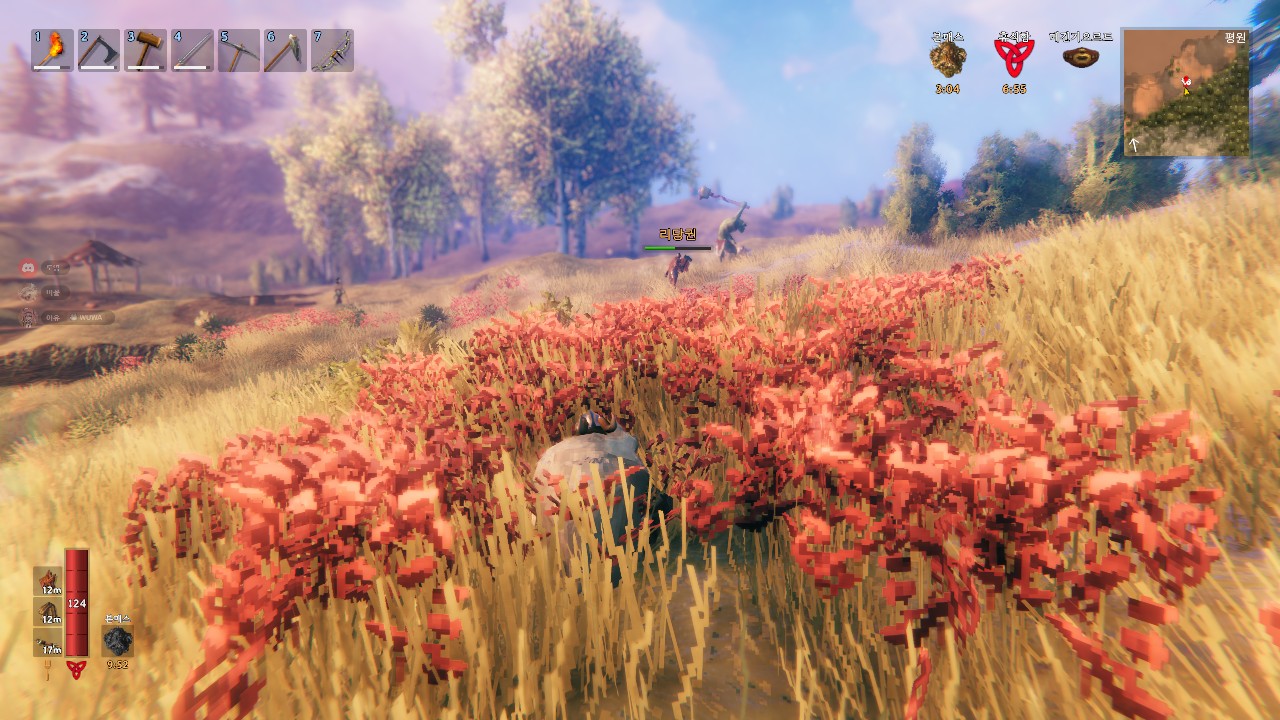Viewport: 1280px width, 720px height.
Task: Select the torch in hotbar slot 1
Action: click(52, 50)
